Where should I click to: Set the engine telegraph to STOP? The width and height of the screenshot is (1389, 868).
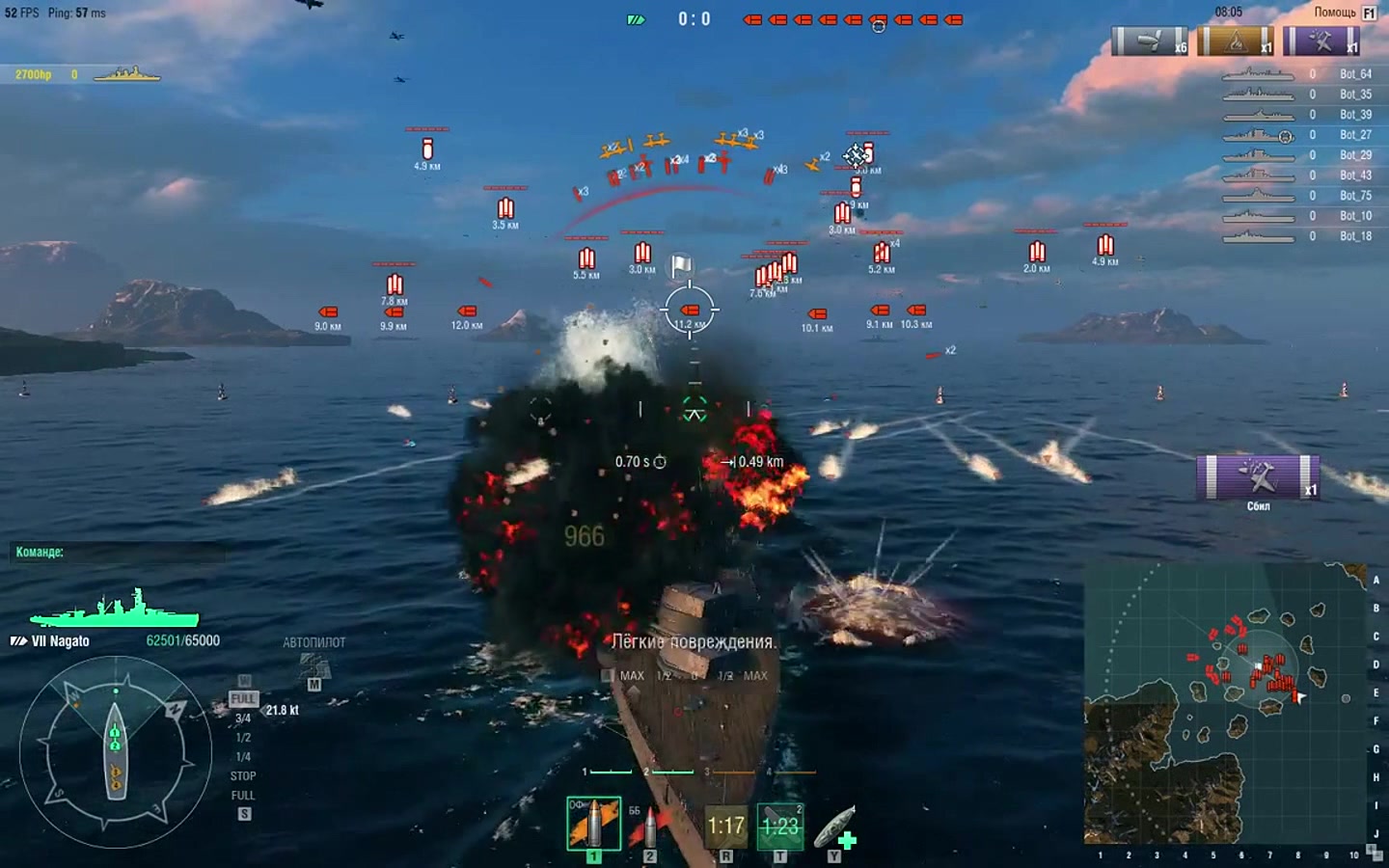click(243, 776)
